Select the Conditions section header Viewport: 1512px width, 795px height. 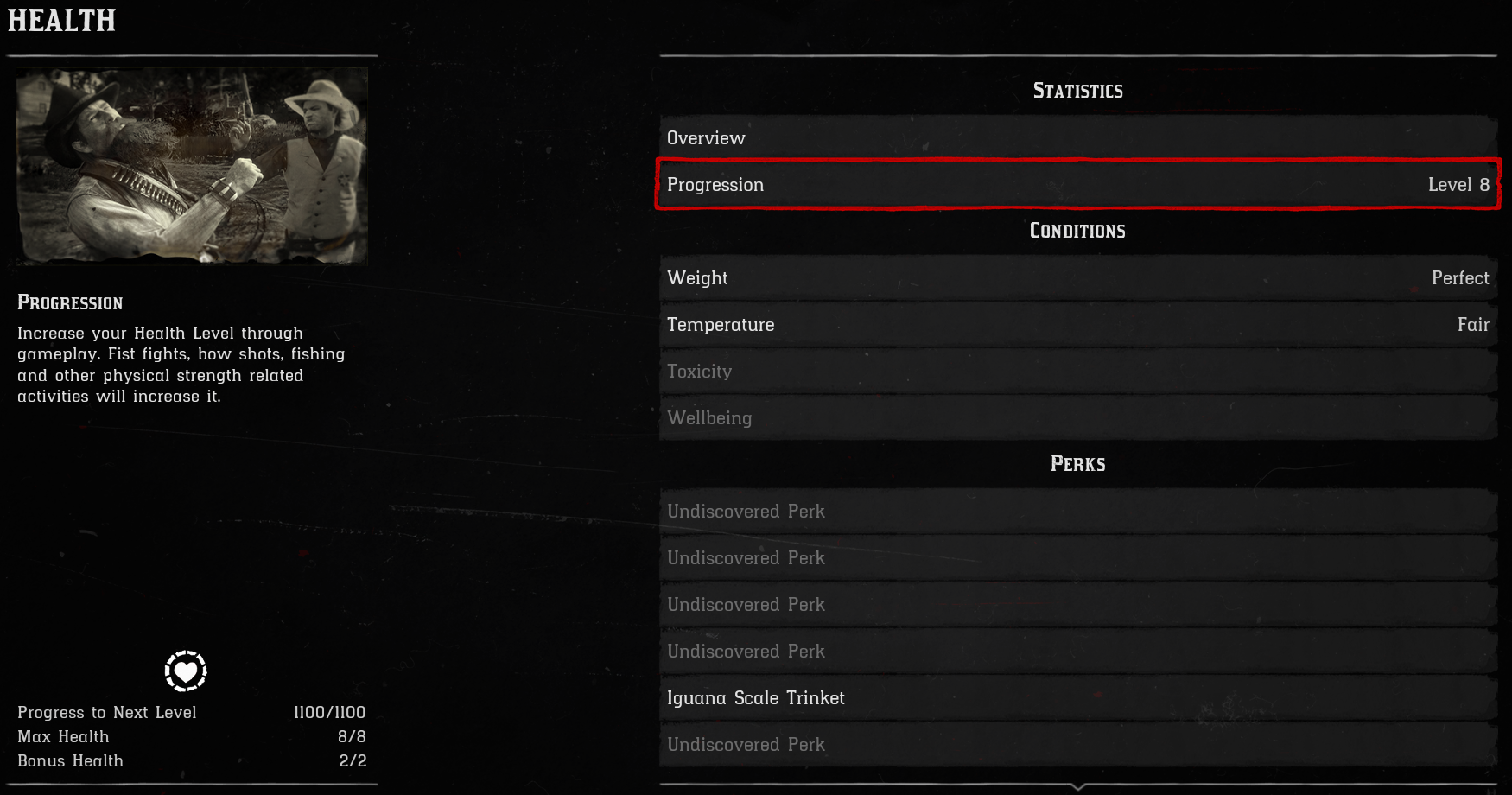click(1077, 231)
